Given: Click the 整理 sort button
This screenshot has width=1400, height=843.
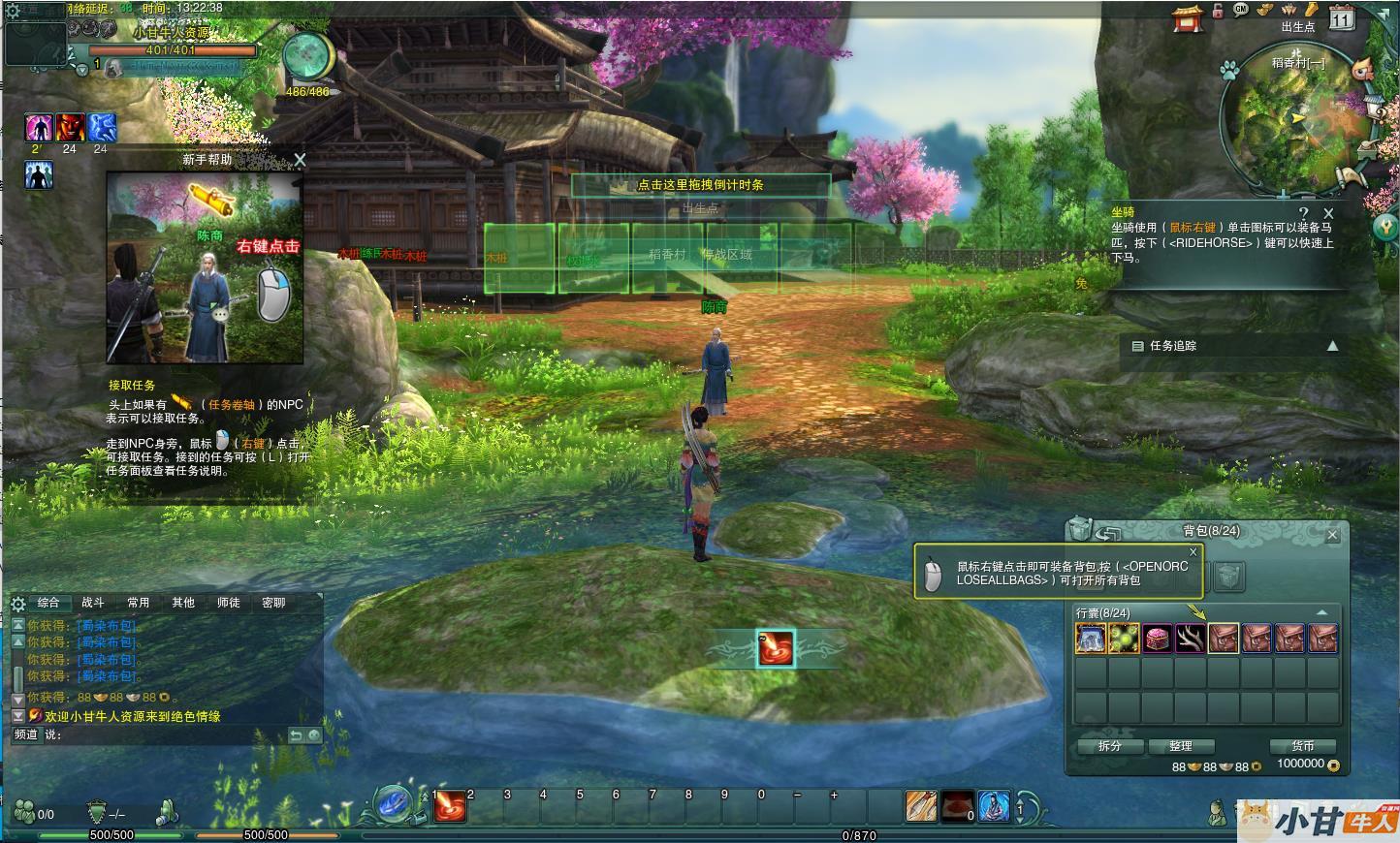Looking at the screenshot, I should tap(1180, 746).
